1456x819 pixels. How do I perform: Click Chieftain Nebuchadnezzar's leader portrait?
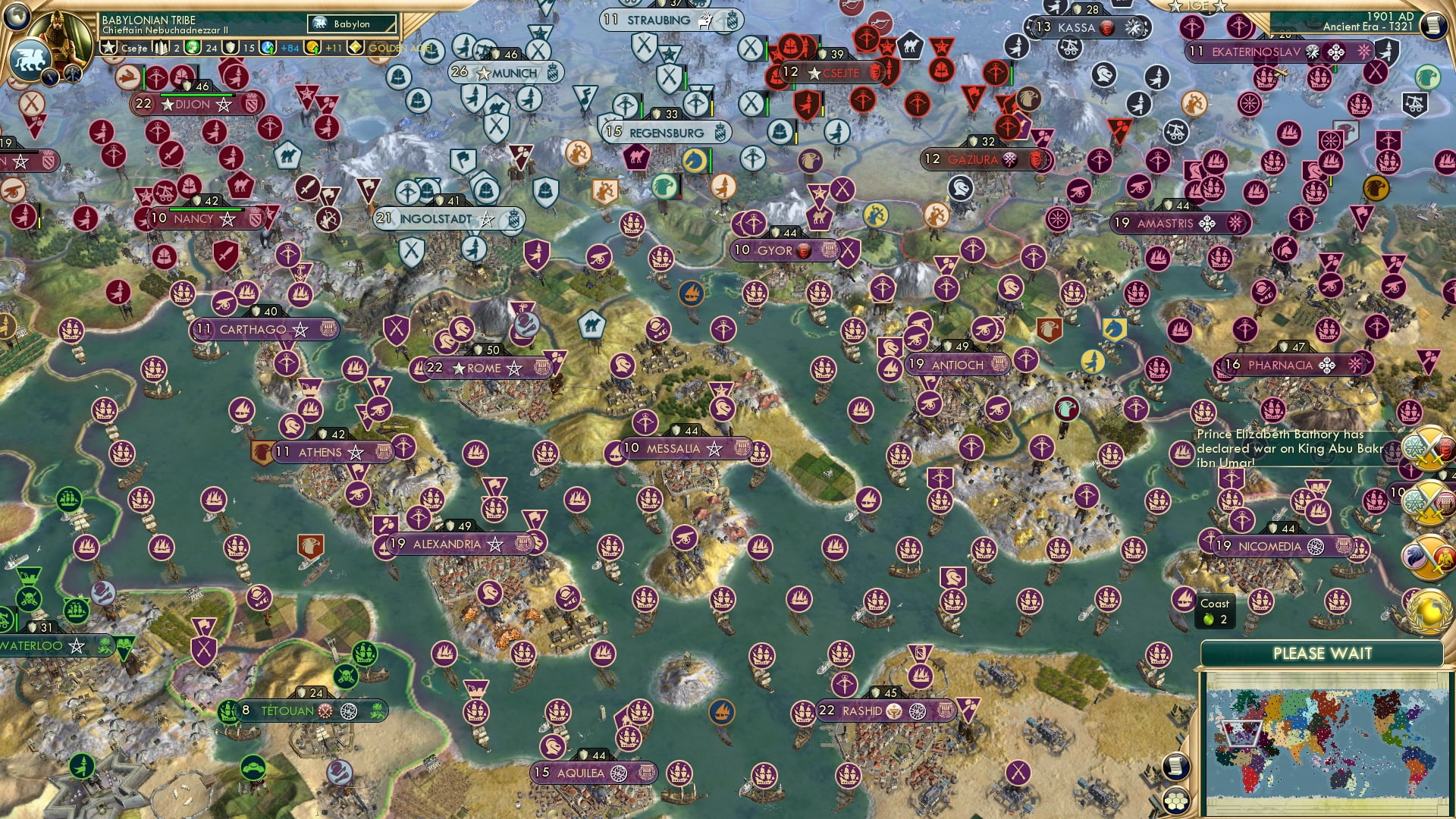[59, 38]
